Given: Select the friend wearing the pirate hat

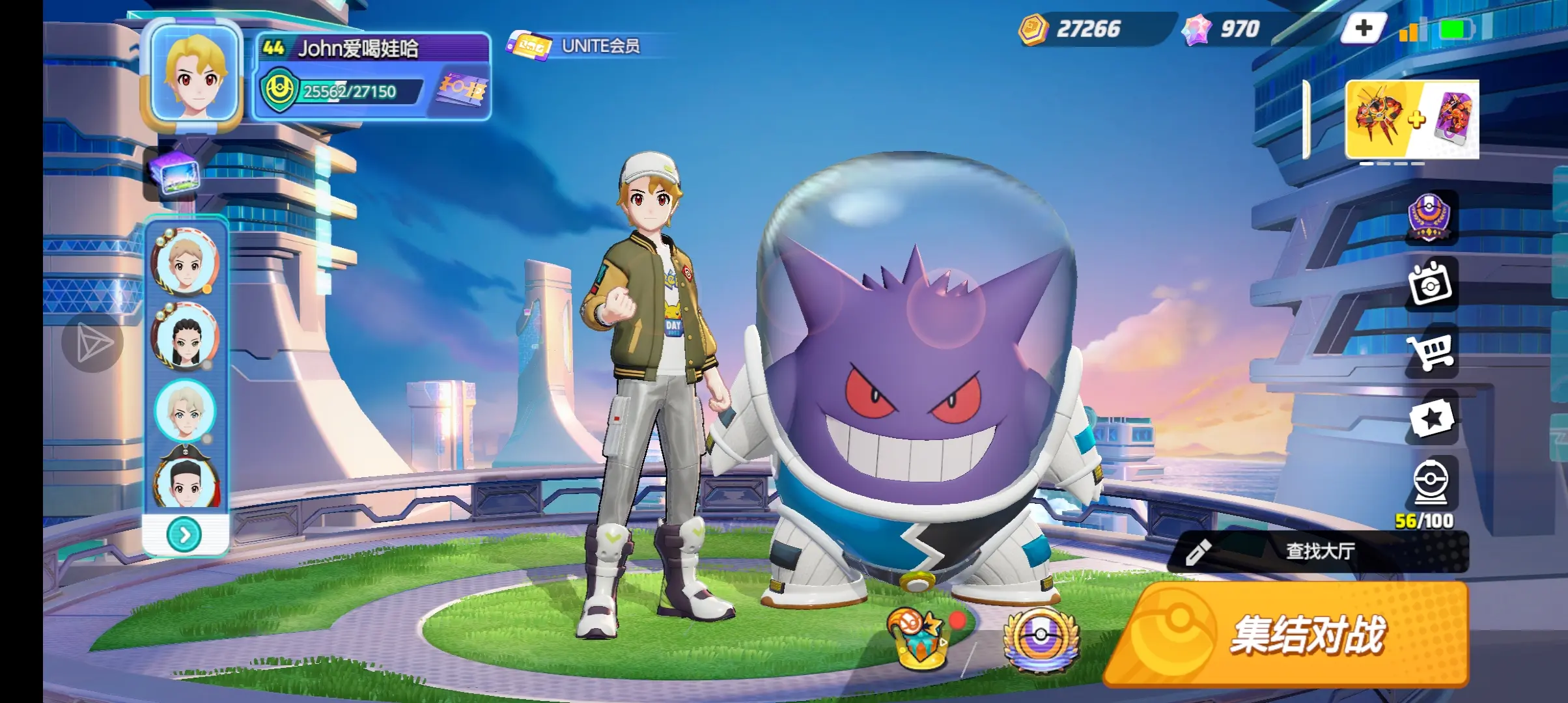Looking at the screenshot, I should [x=186, y=478].
